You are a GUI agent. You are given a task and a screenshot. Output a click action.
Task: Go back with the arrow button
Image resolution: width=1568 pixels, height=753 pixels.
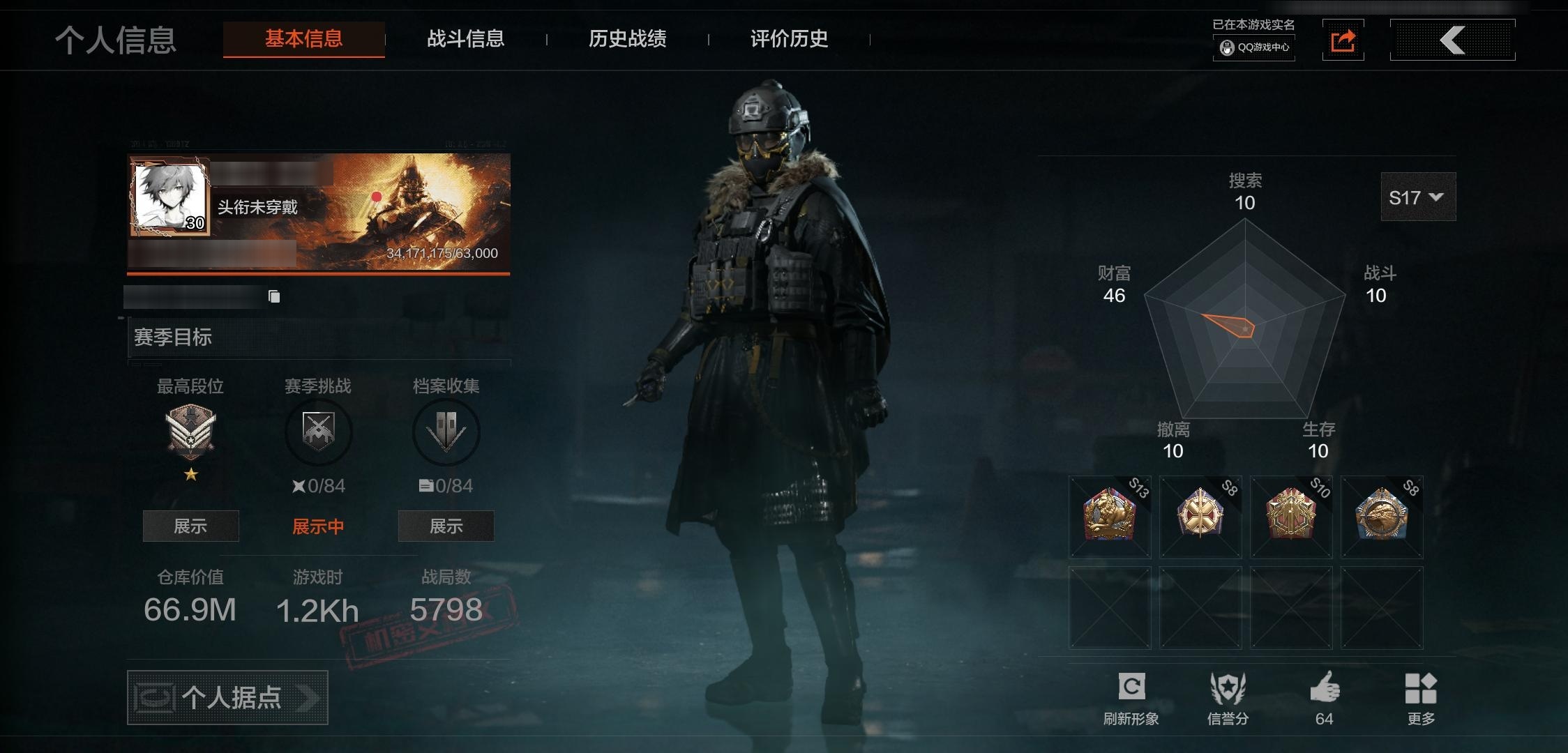(x=1452, y=40)
